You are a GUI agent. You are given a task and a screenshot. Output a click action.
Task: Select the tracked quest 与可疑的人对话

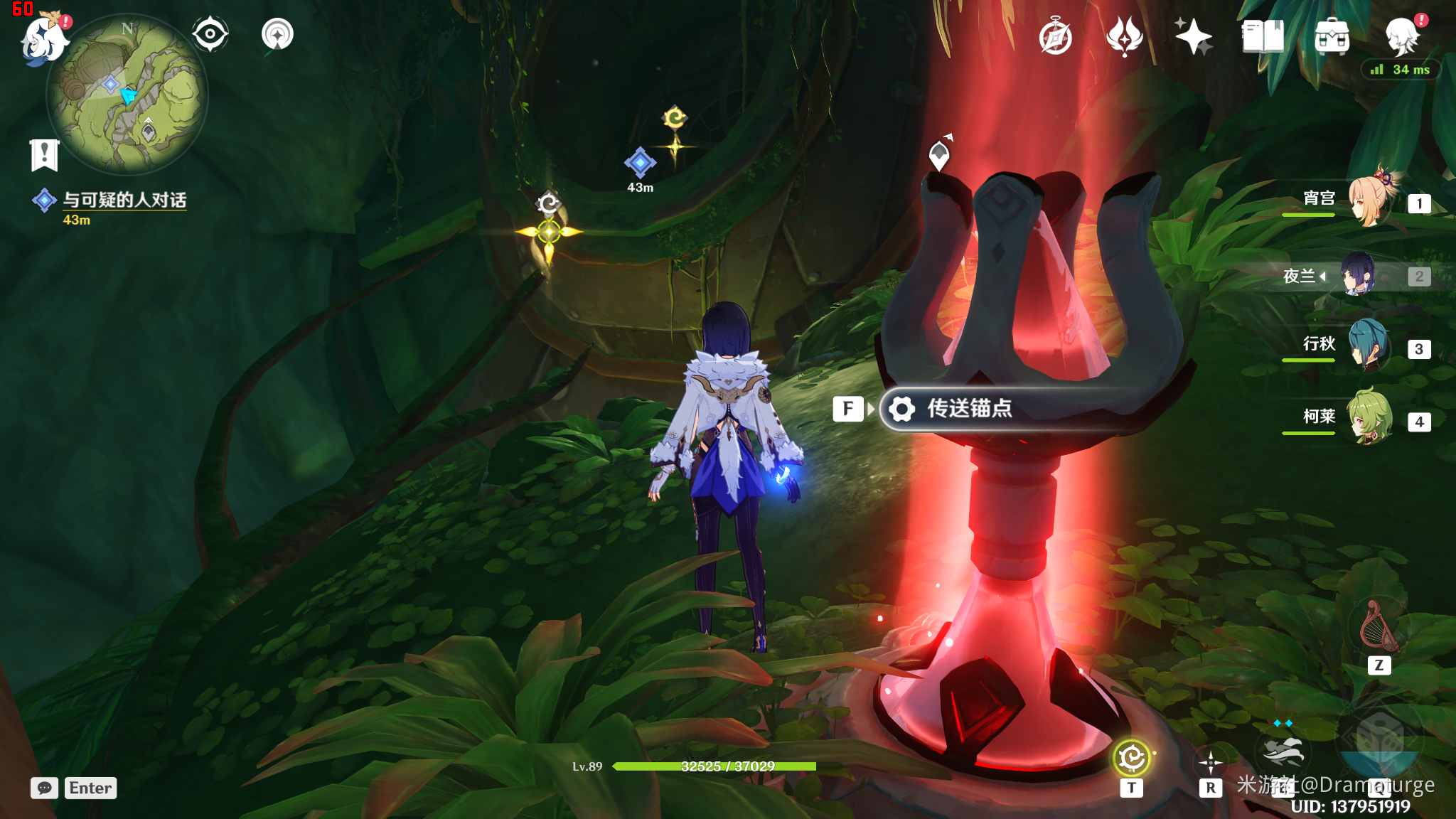pos(124,200)
